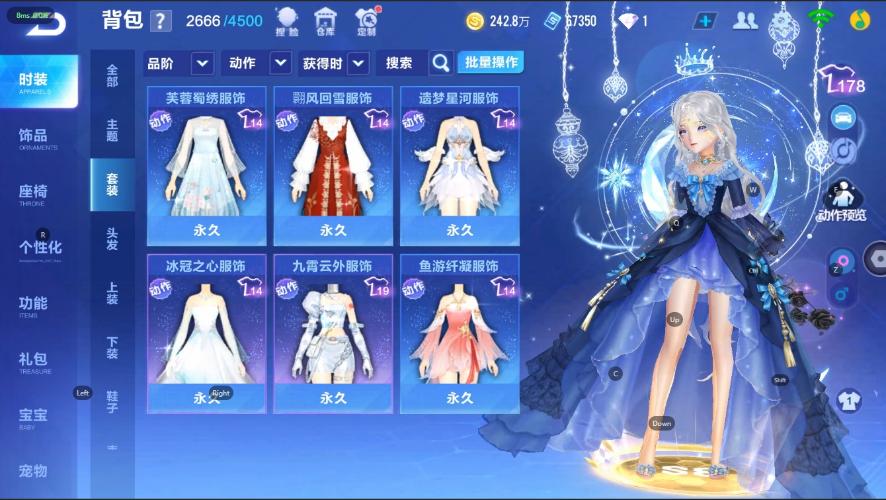Activate the 批量操作 batch operation button
886x500 pixels.
click(x=490, y=63)
